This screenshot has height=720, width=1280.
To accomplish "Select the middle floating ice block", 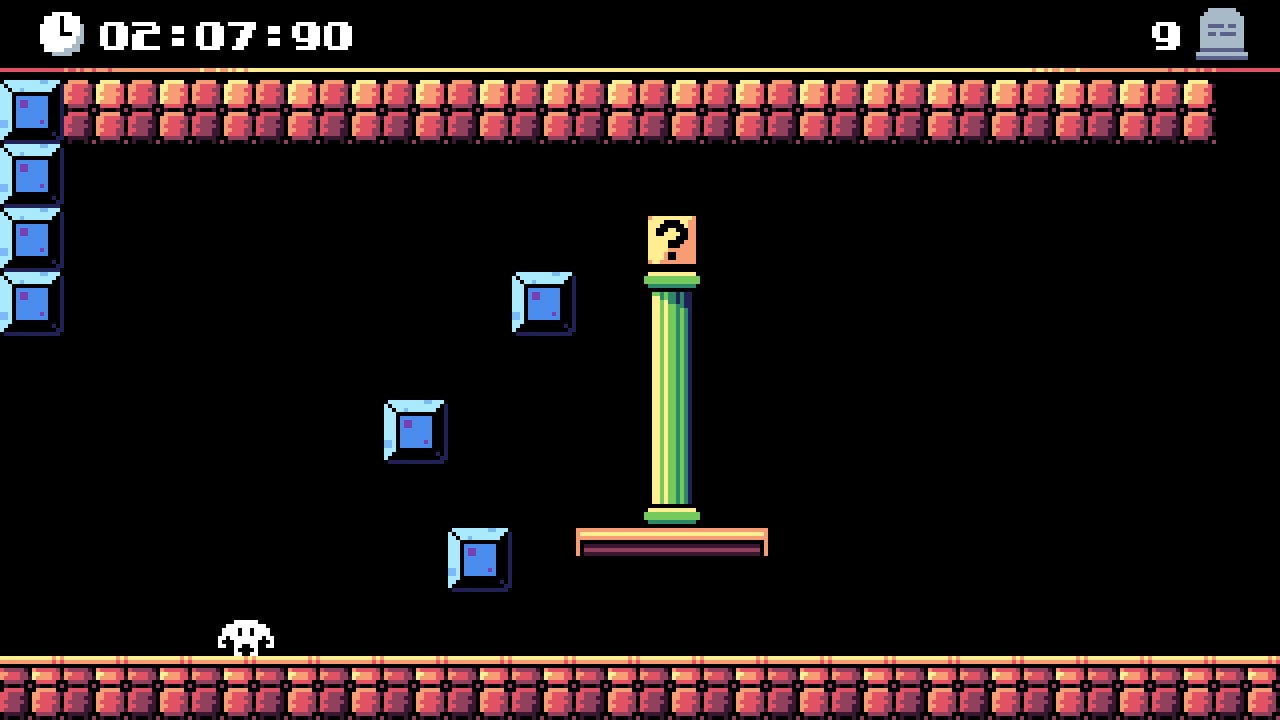I will [413, 432].
